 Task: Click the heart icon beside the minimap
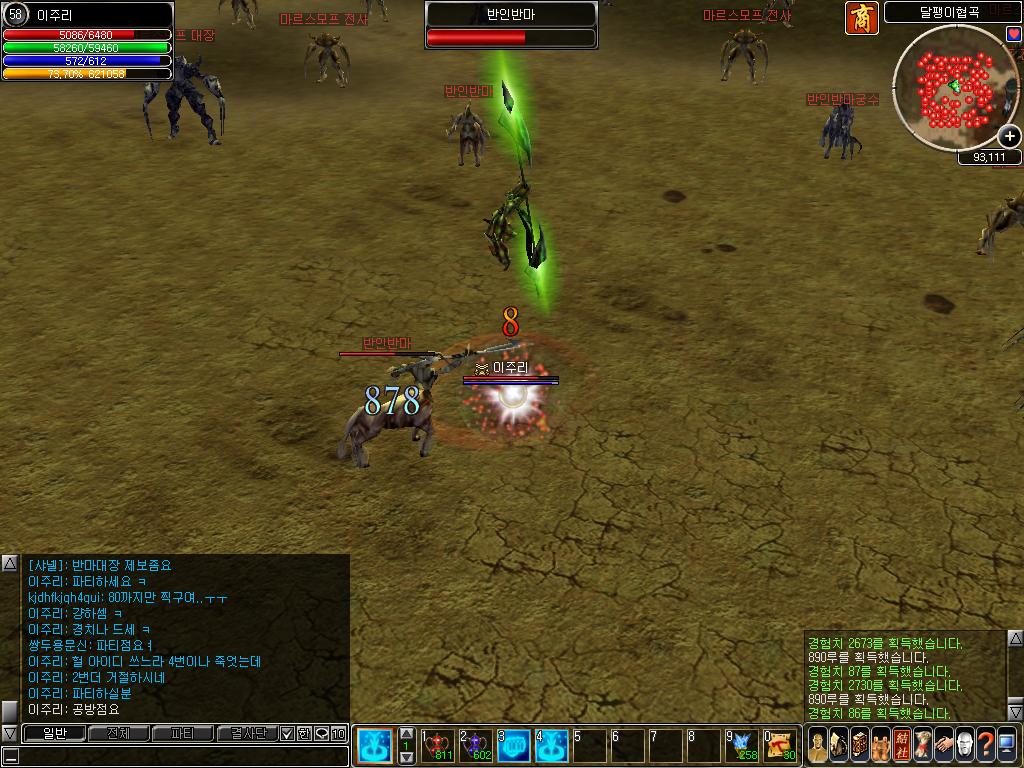pos(1013,34)
